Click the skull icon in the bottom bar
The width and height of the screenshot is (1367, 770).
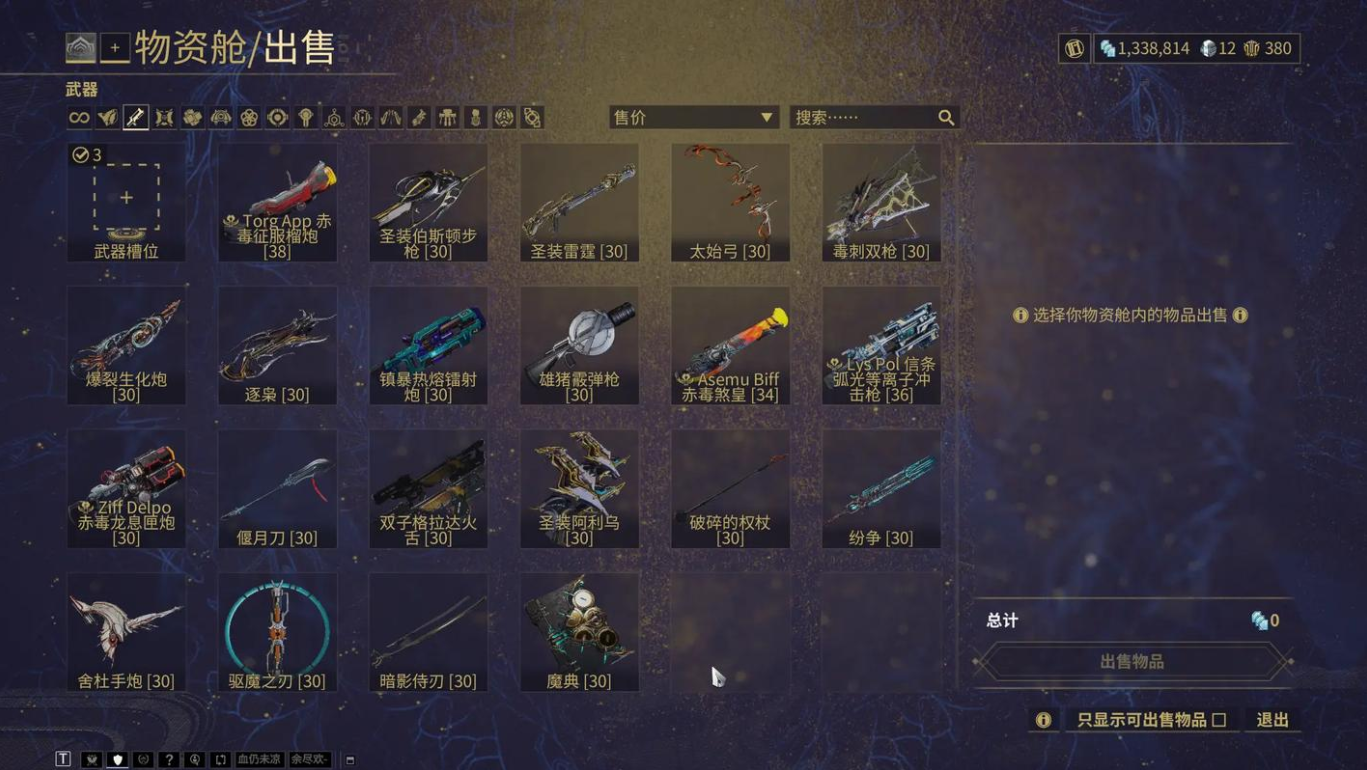(91, 758)
